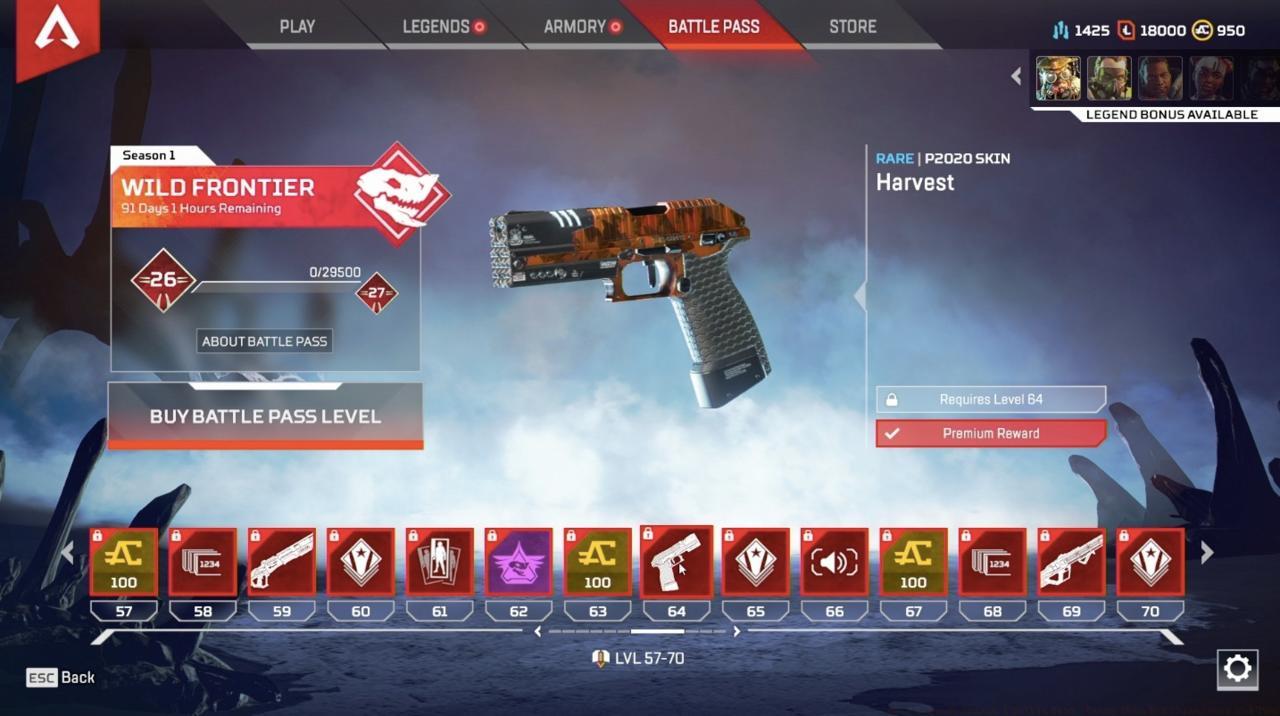Image resolution: width=1280 pixels, height=716 pixels.
Task: Go to the Armory tab
Action: [x=575, y=27]
